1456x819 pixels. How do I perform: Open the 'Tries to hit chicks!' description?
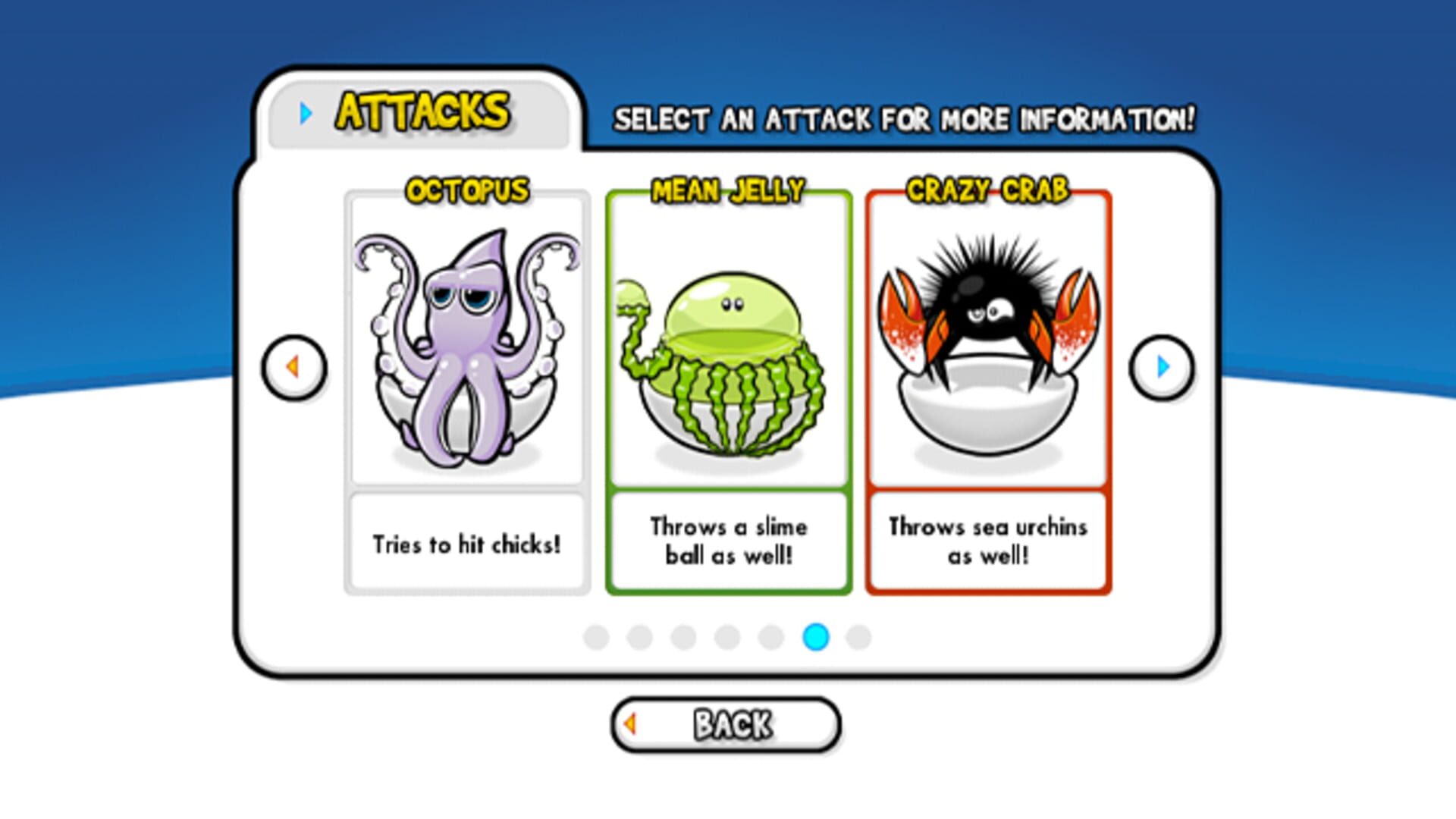[466, 541]
